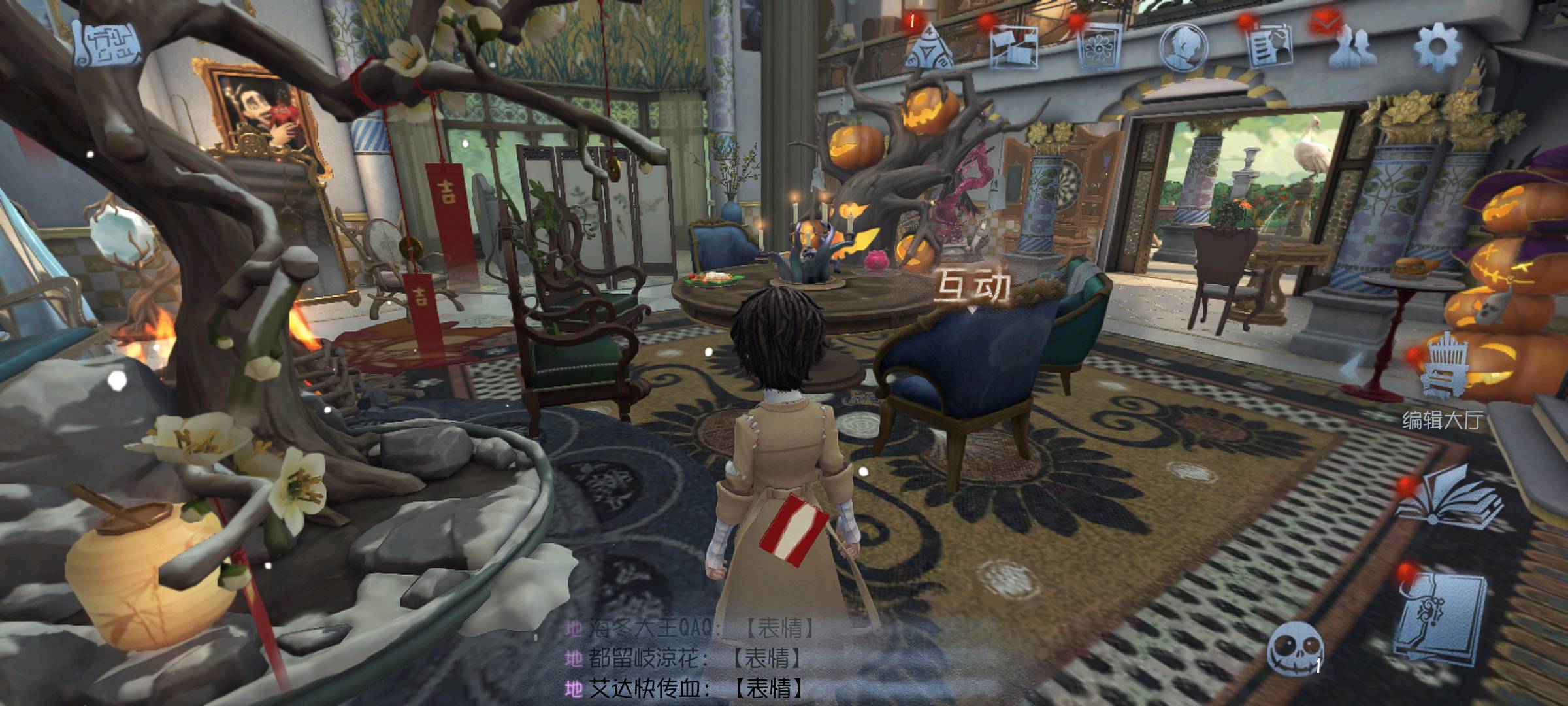Open 编辑大厅 to edit the hall
Image resolution: width=1568 pixels, height=706 pixels.
[x=1440, y=379]
